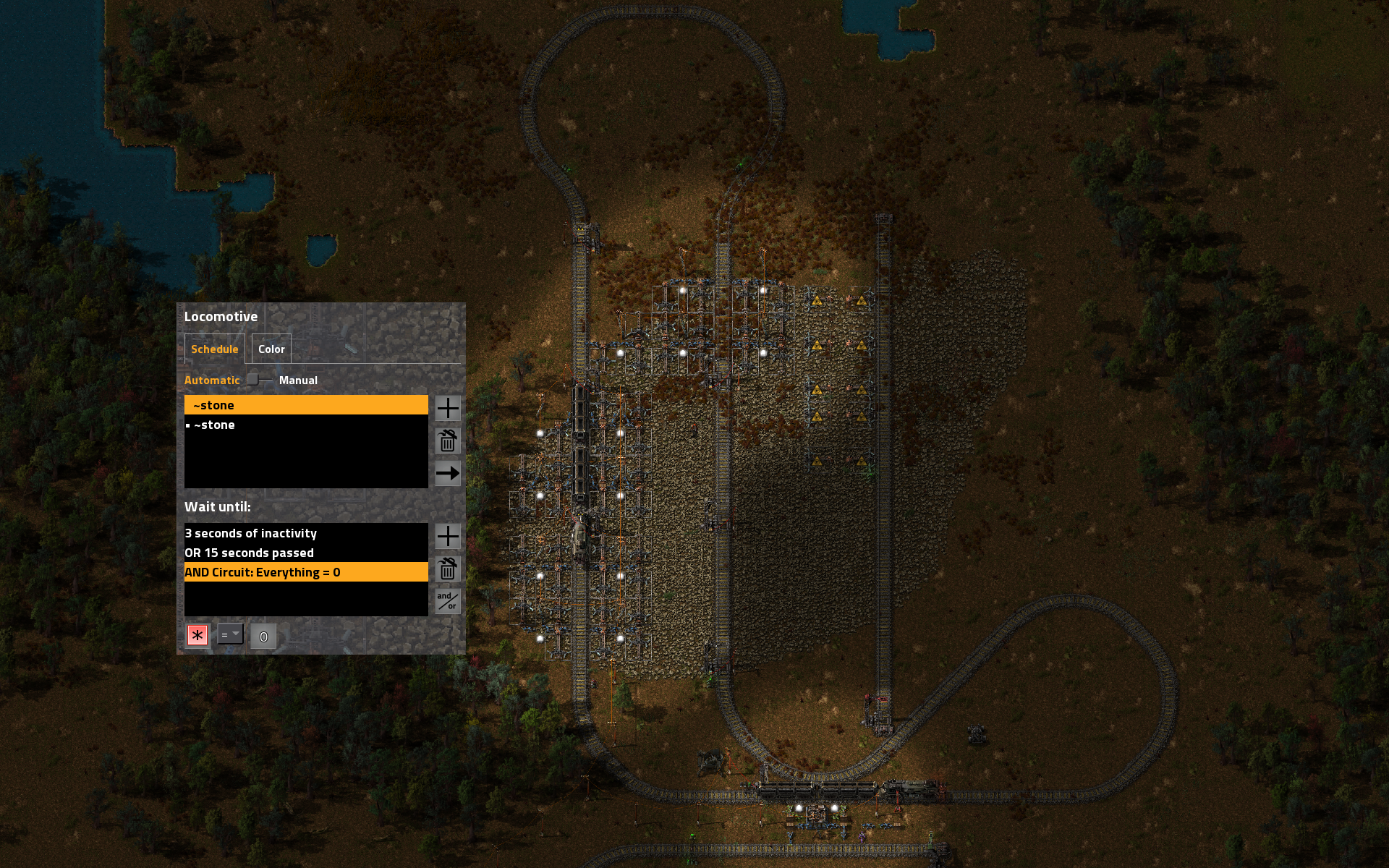Image resolution: width=1389 pixels, height=868 pixels.
Task: Click the plus icon to add a station
Action: (447, 409)
